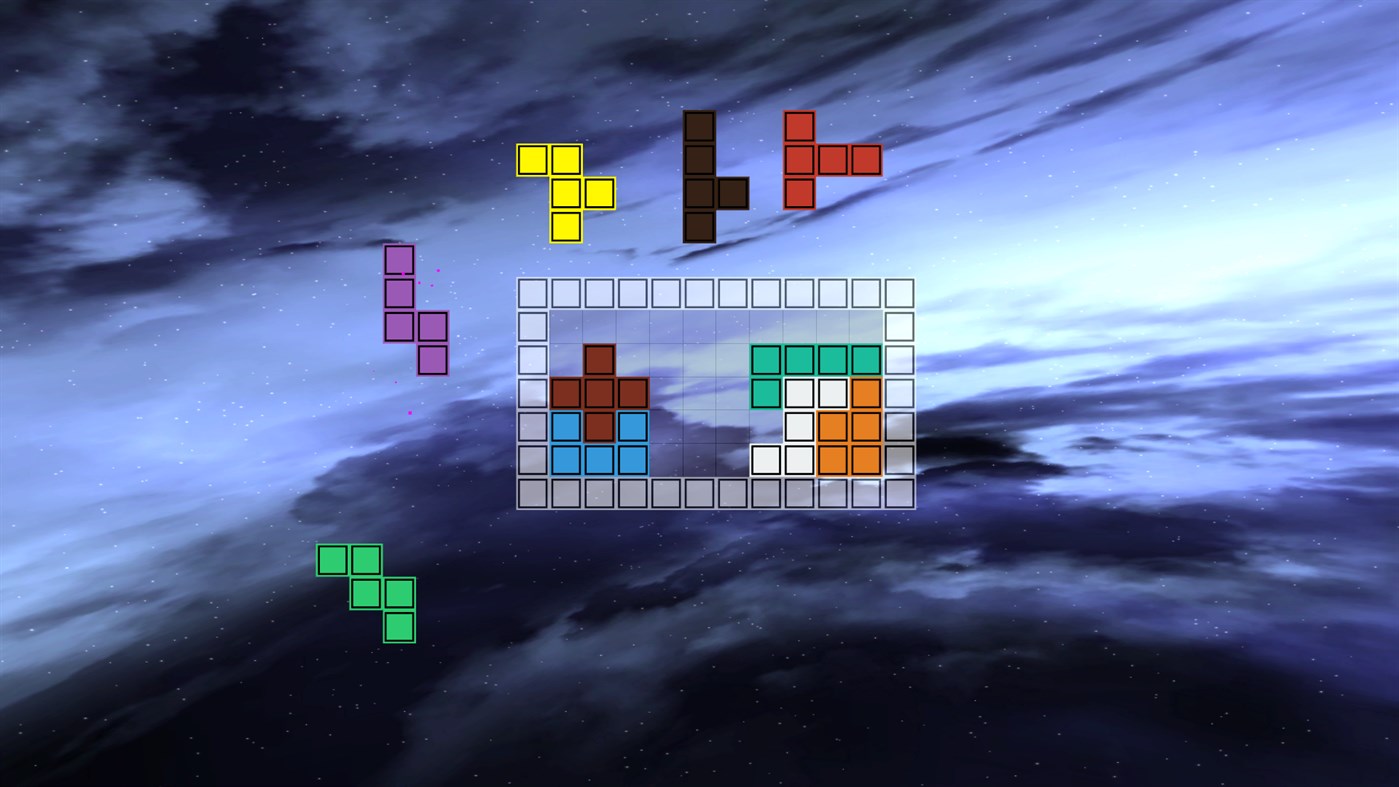Select the green W-shaped piece

tap(365, 590)
